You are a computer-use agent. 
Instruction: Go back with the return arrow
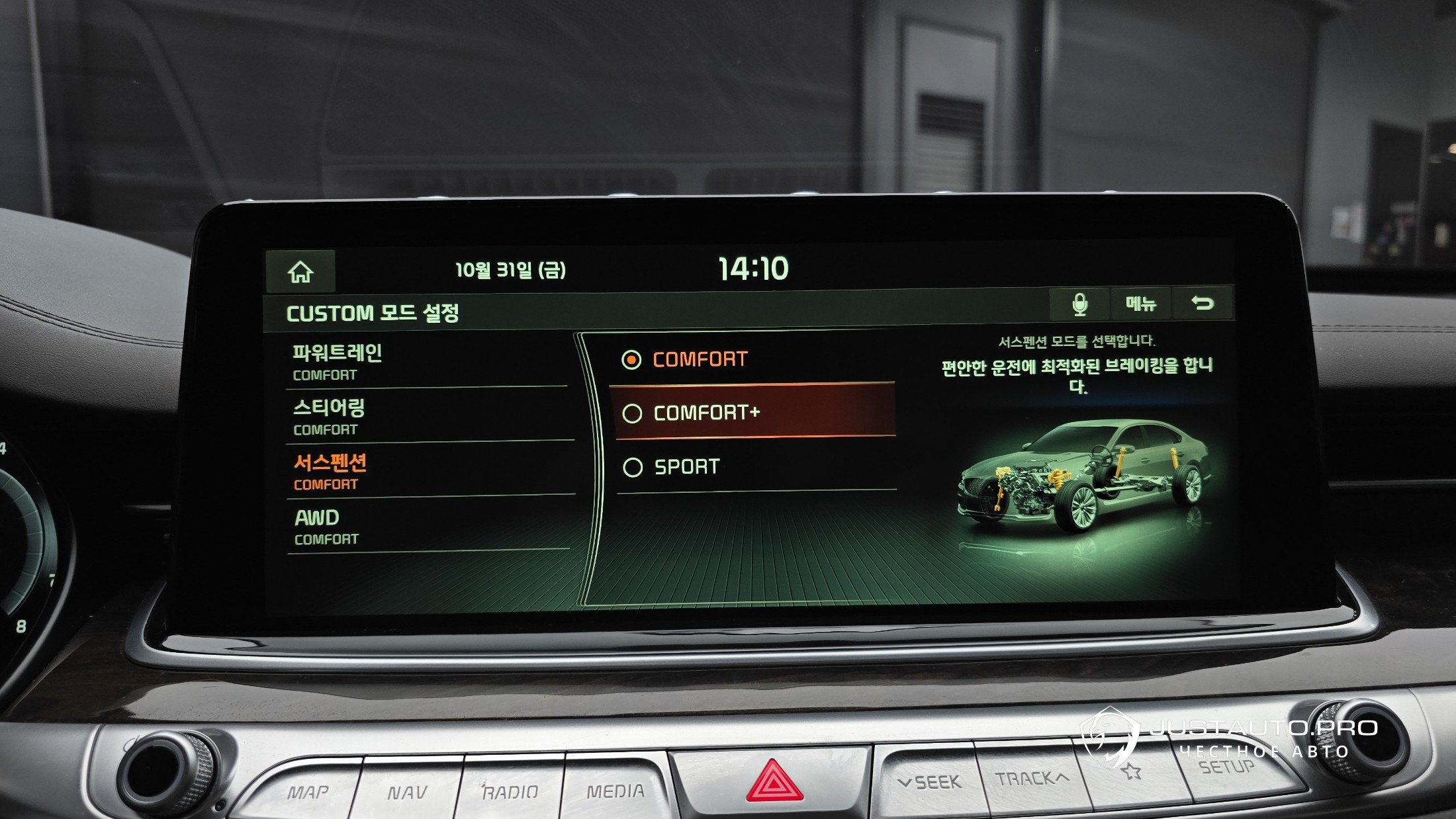(x=1202, y=304)
